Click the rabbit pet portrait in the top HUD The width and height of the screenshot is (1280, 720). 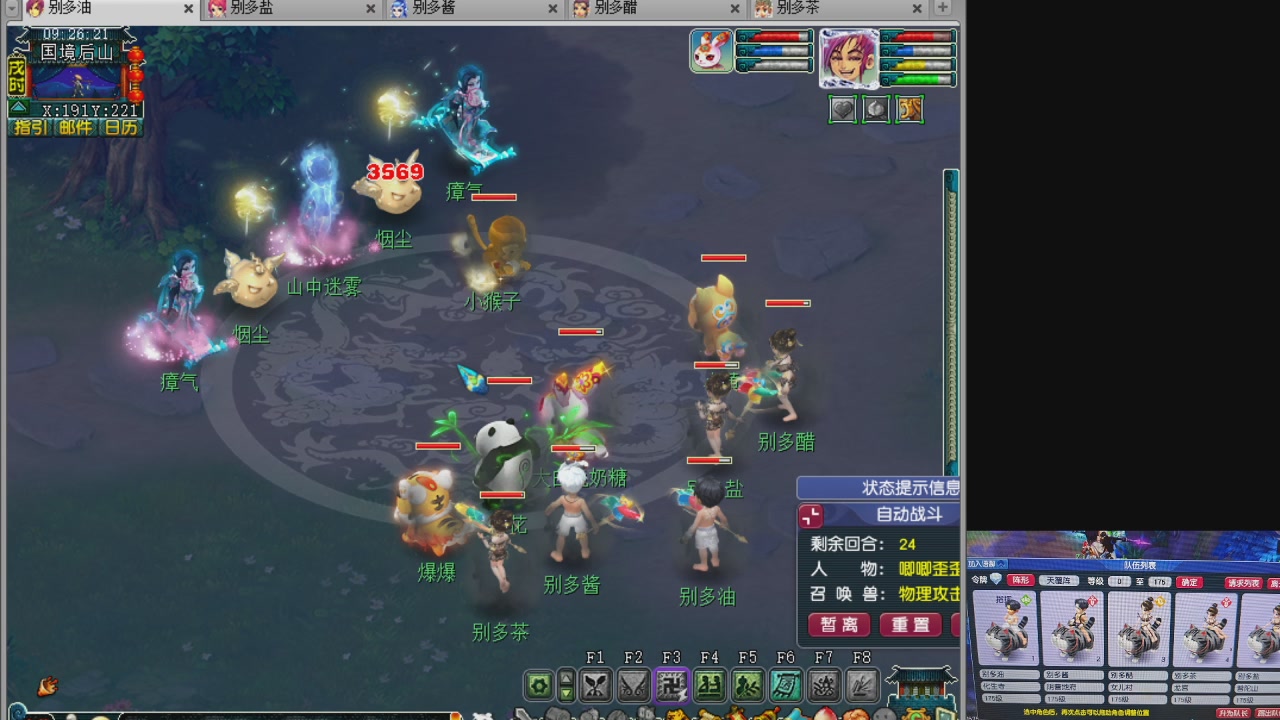point(711,52)
